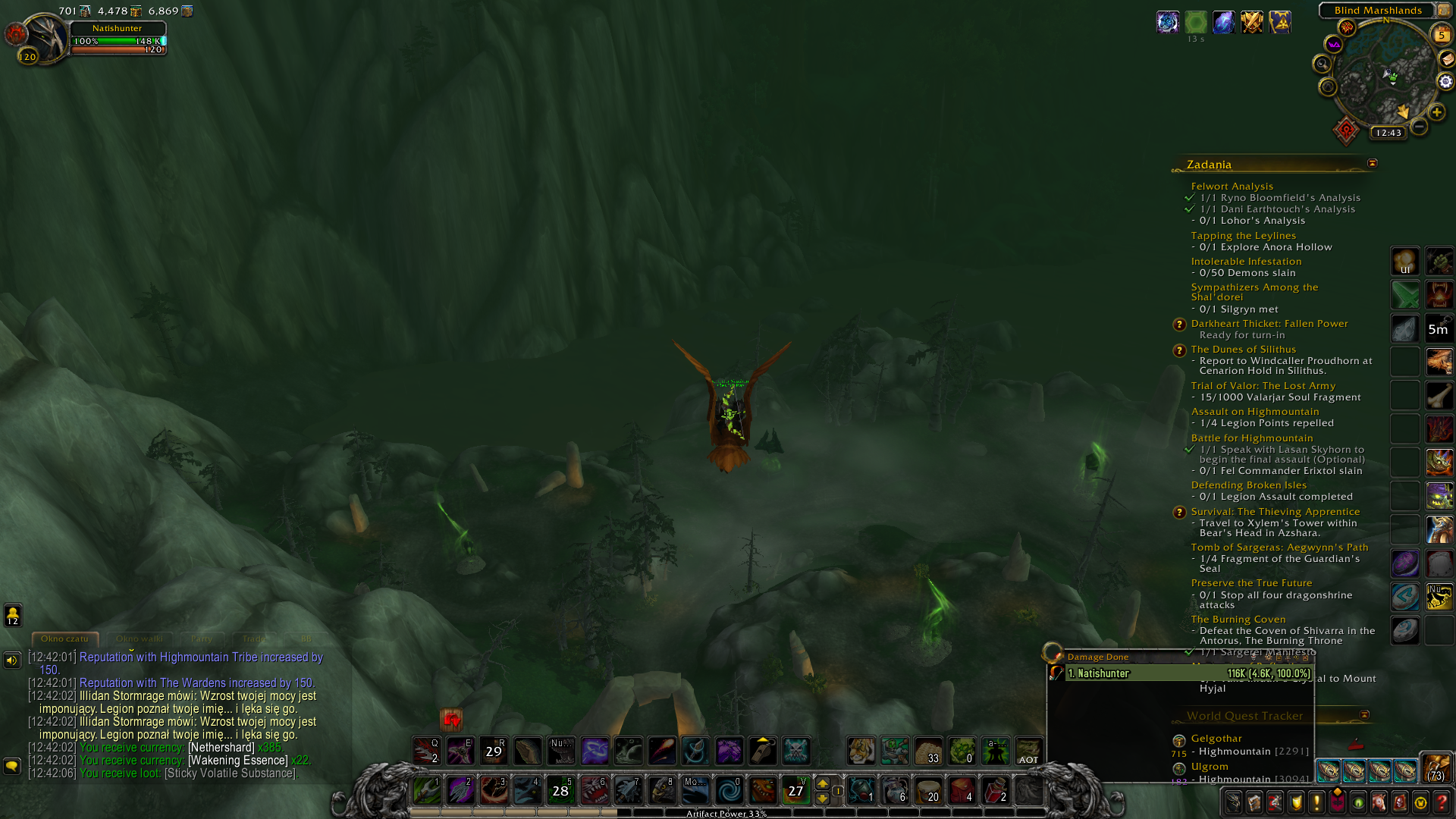Zoom out the minimap with minus button
Viewport: 1456px width, 819px height.
click(1419, 127)
